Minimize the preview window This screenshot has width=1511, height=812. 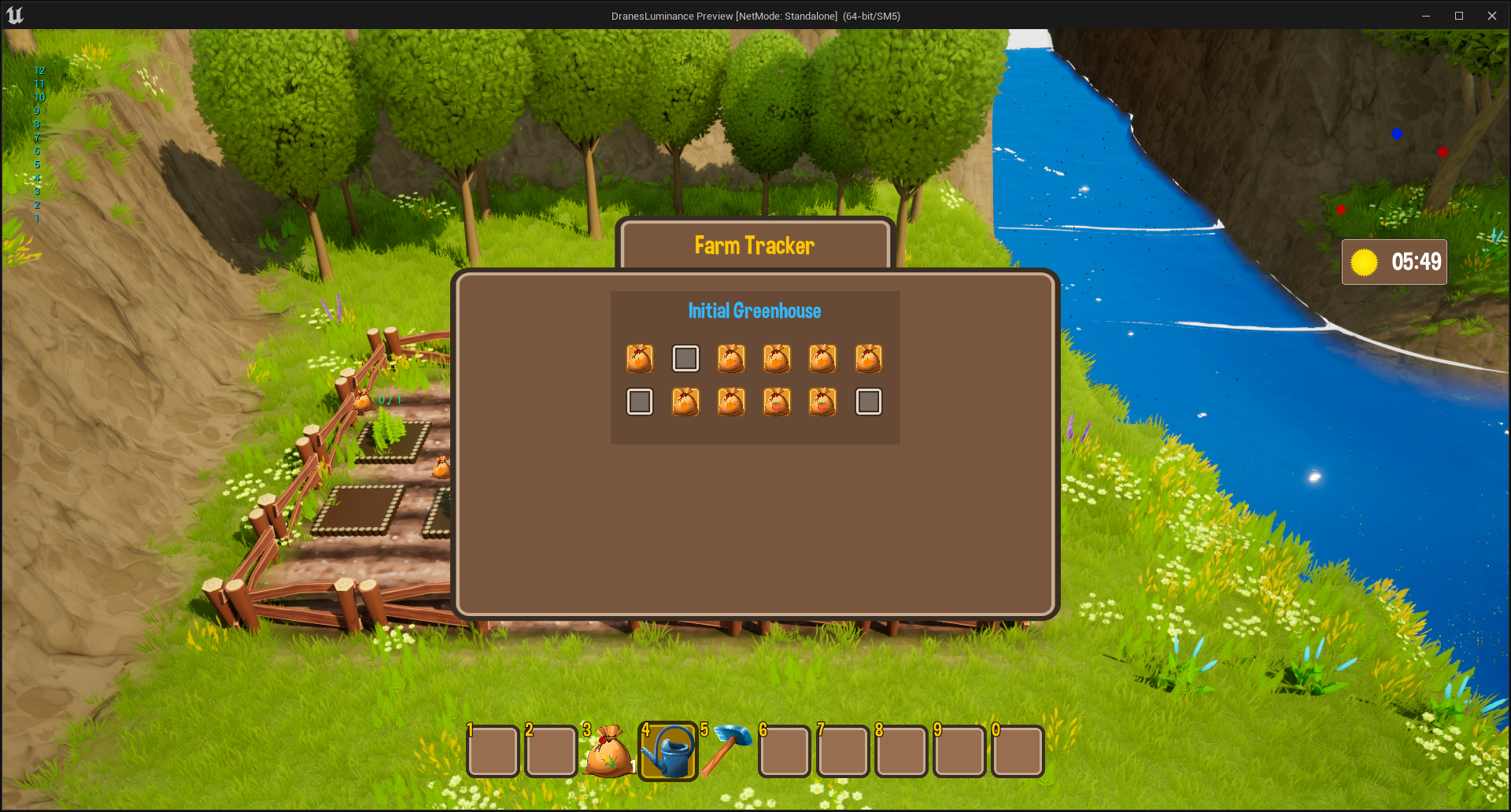pos(1425,16)
